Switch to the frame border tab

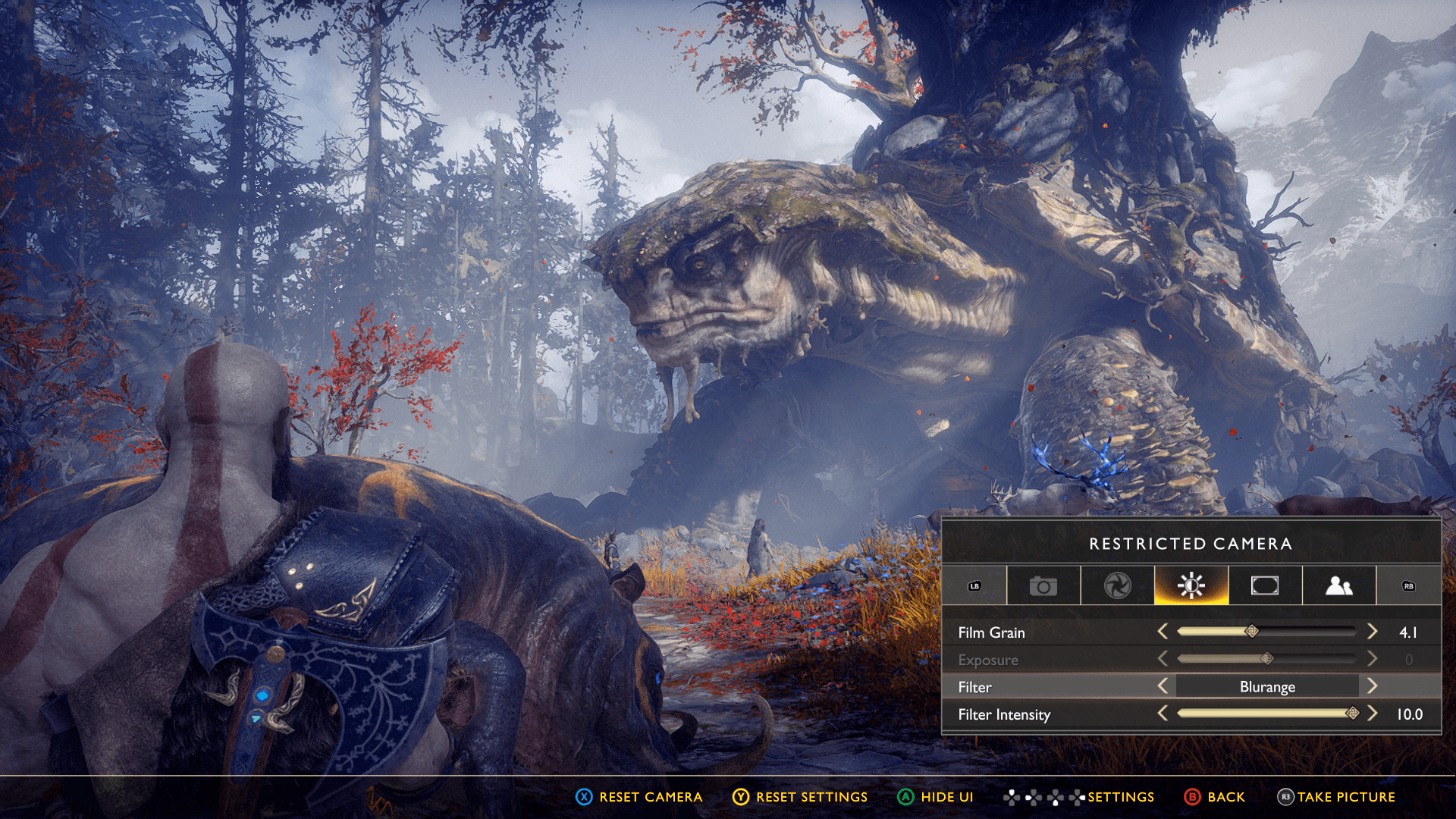1264,586
